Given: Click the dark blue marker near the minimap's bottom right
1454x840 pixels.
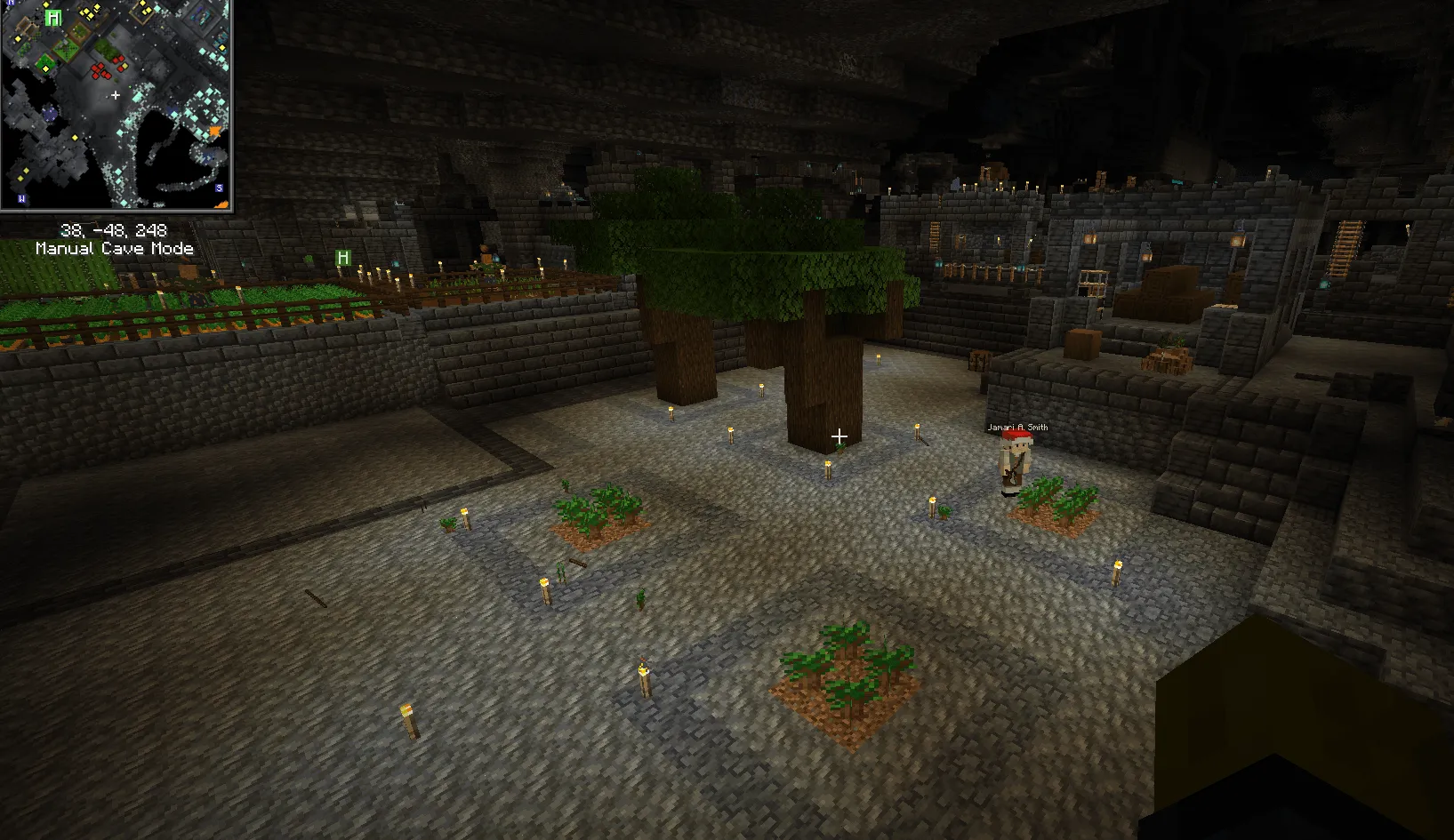Looking at the screenshot, I should 207,156.
